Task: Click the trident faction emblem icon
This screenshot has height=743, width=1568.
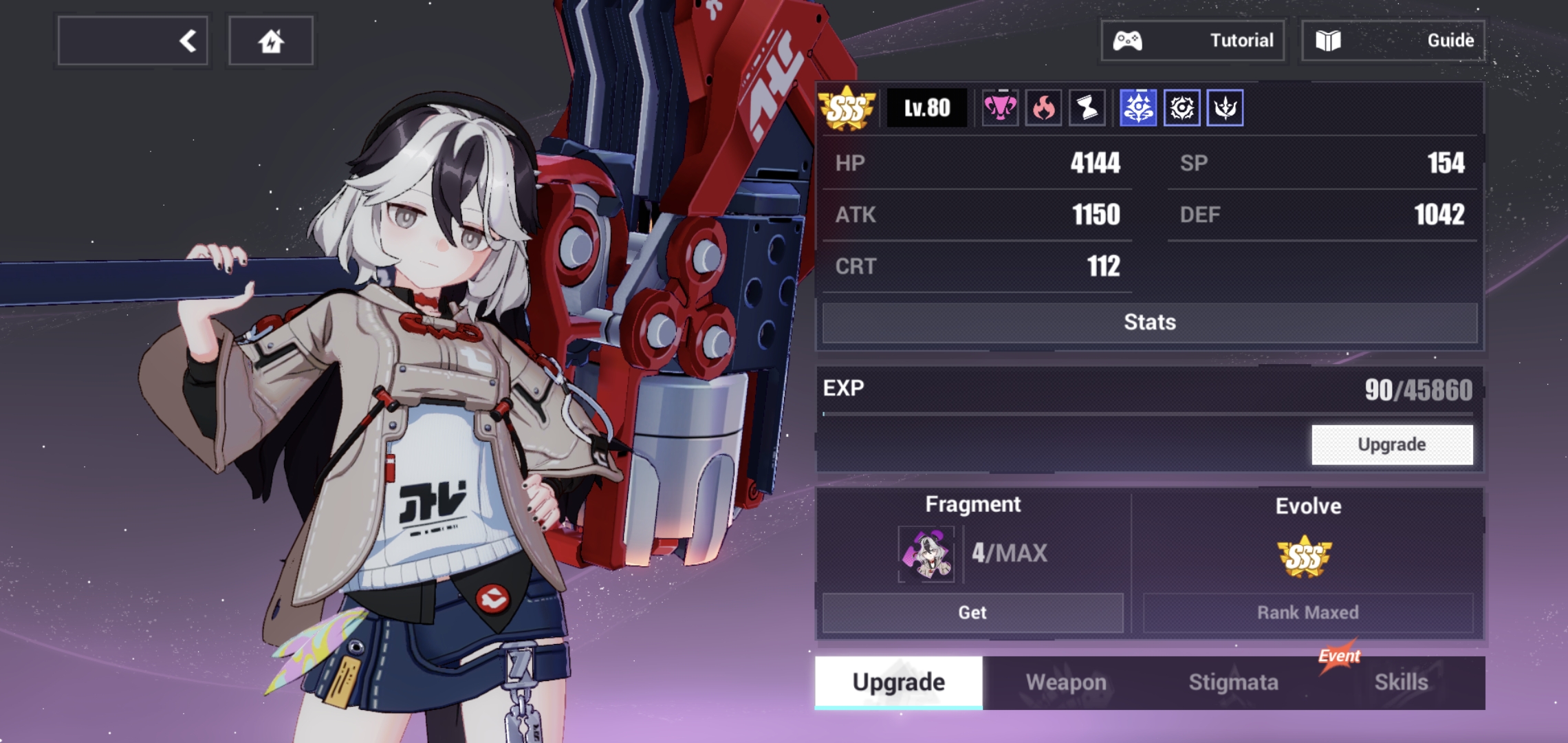Action: [1227, 107]
